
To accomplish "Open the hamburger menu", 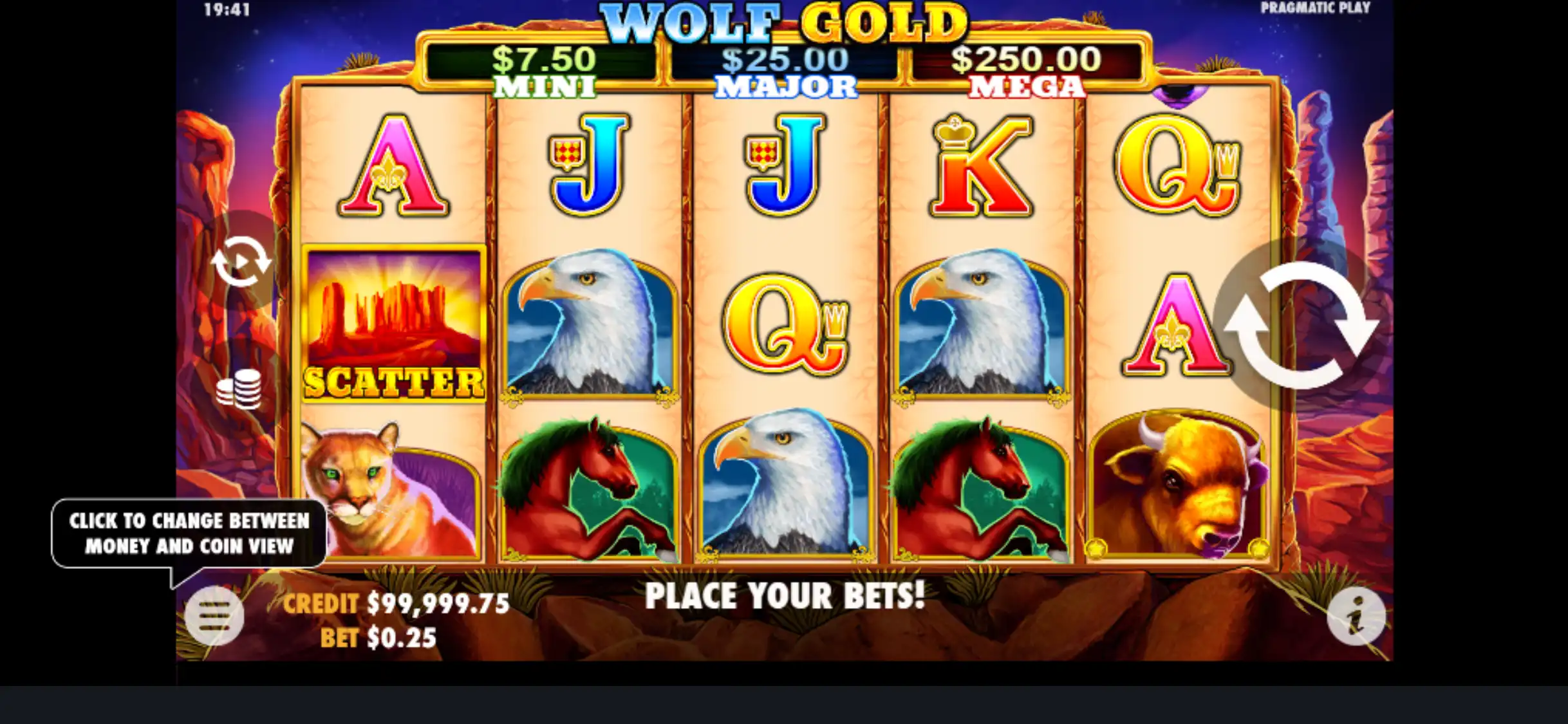I will click(x=214, y=617).
